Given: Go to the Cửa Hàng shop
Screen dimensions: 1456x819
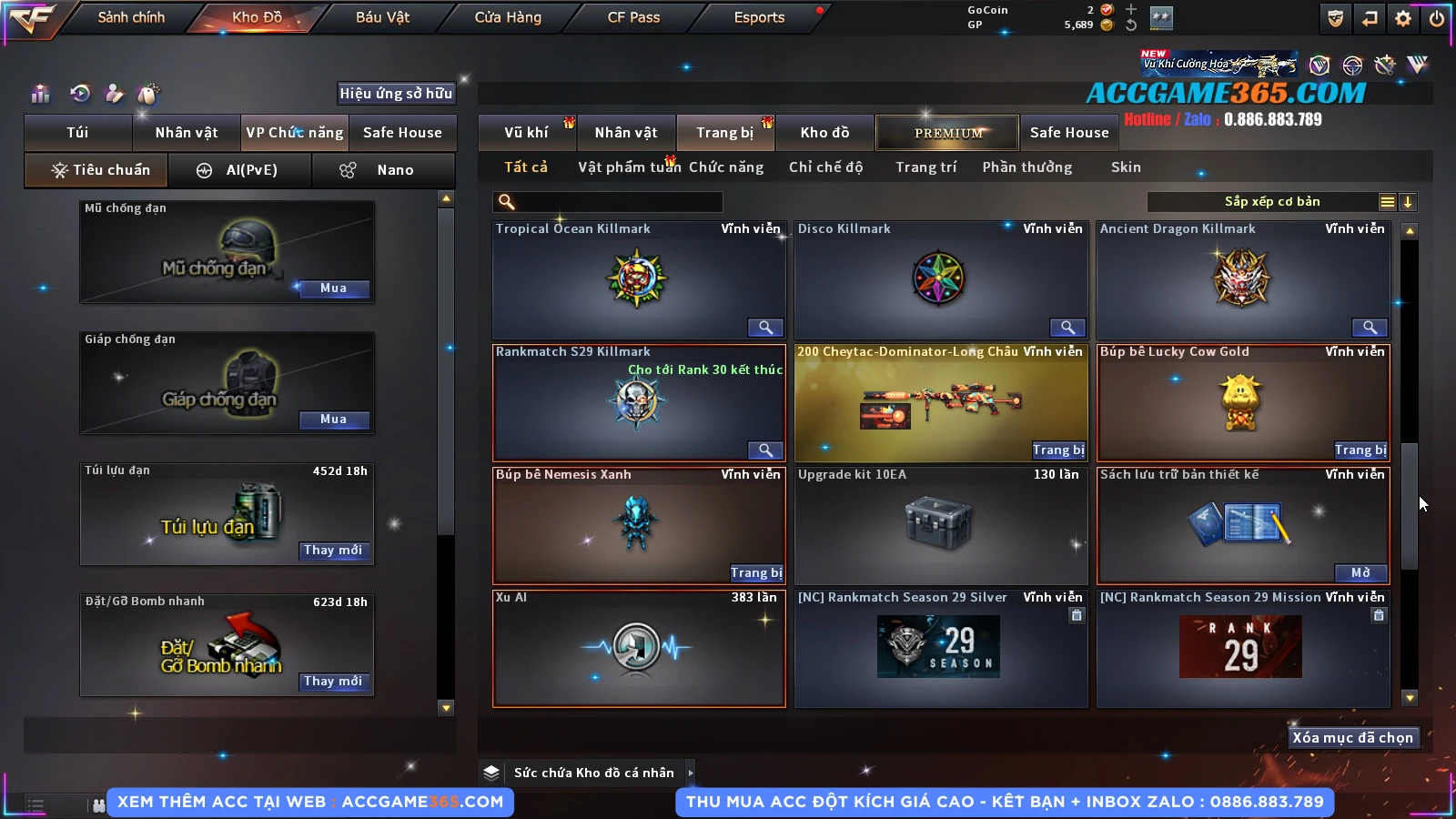Looking at the screenshot, I should pyautogui.click(x=508, y=17).
